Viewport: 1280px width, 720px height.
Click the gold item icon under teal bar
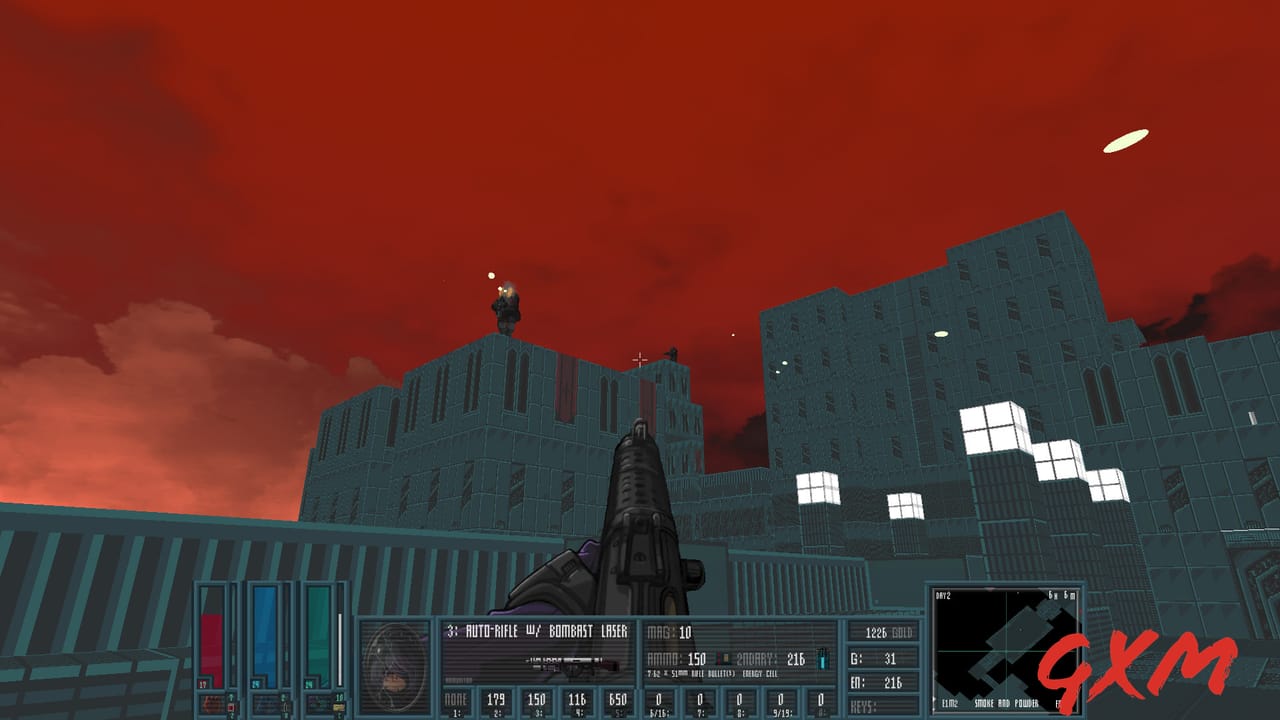[x=337, y=705]
